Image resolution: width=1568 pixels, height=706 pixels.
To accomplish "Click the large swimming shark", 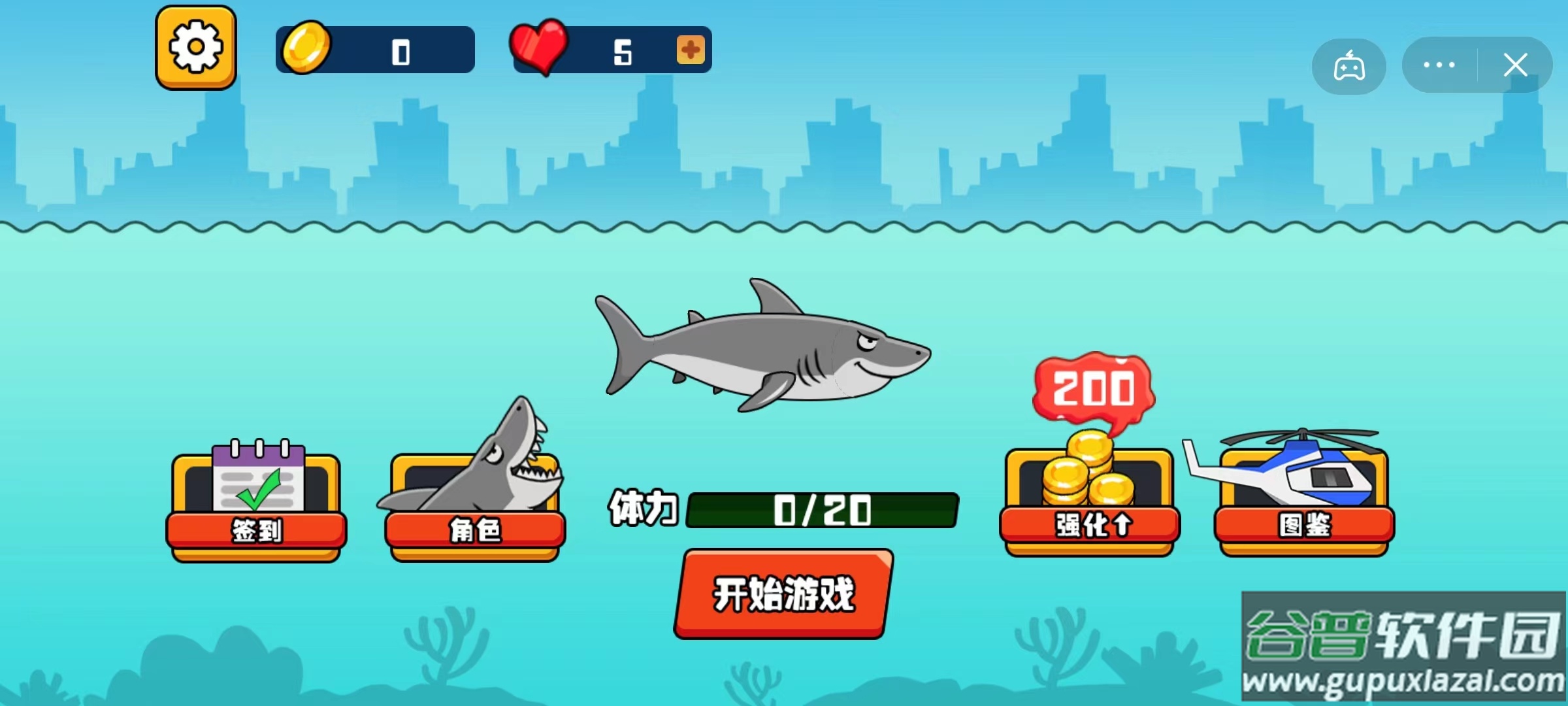I will [x=764, y=353].
